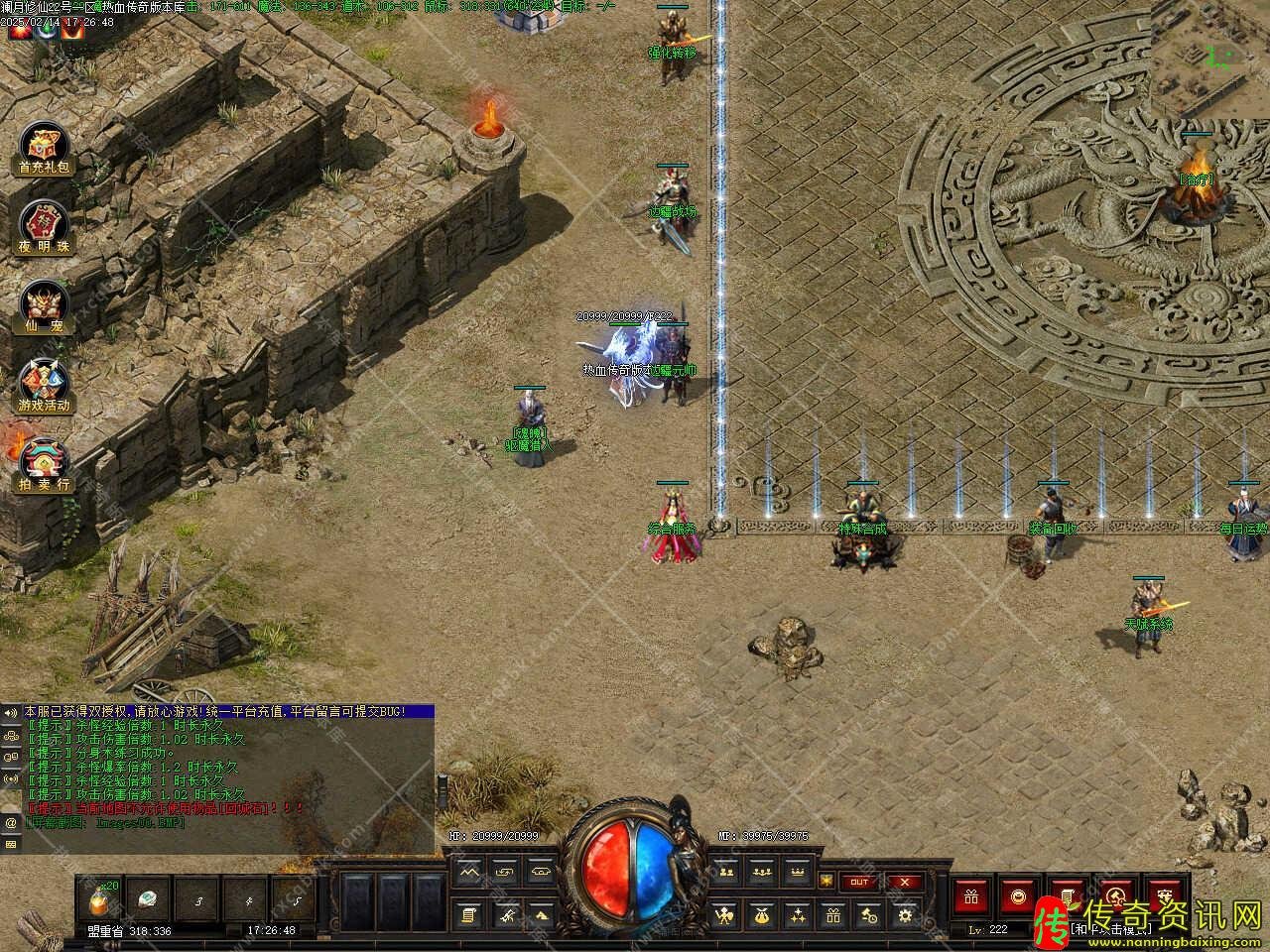The height and width of the screenshot is (952, 1270).
Task: Open the gear settings button
Action: point(904,915)
